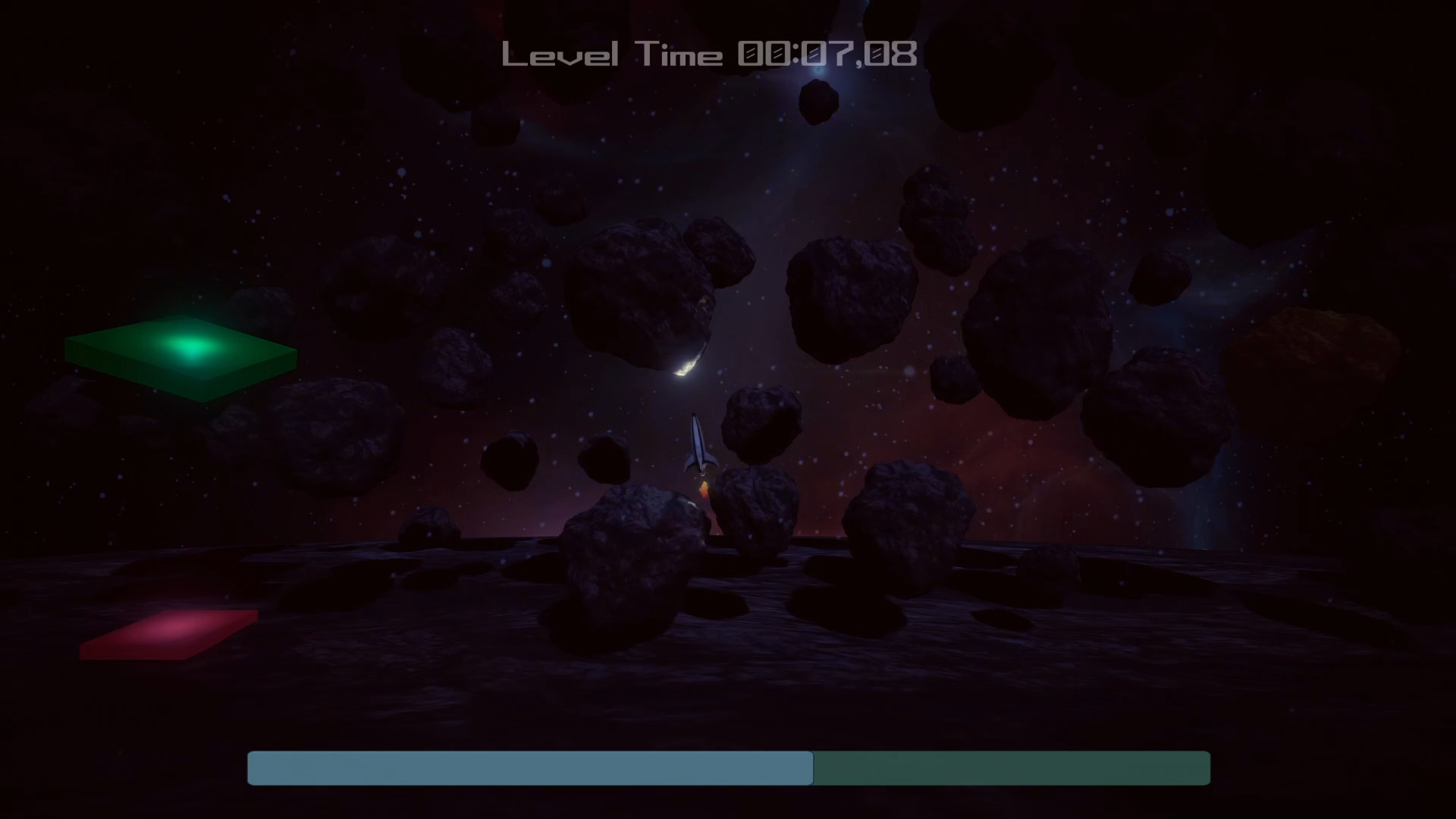Click the filled blue section of the fuel bar

coord(531,768)
